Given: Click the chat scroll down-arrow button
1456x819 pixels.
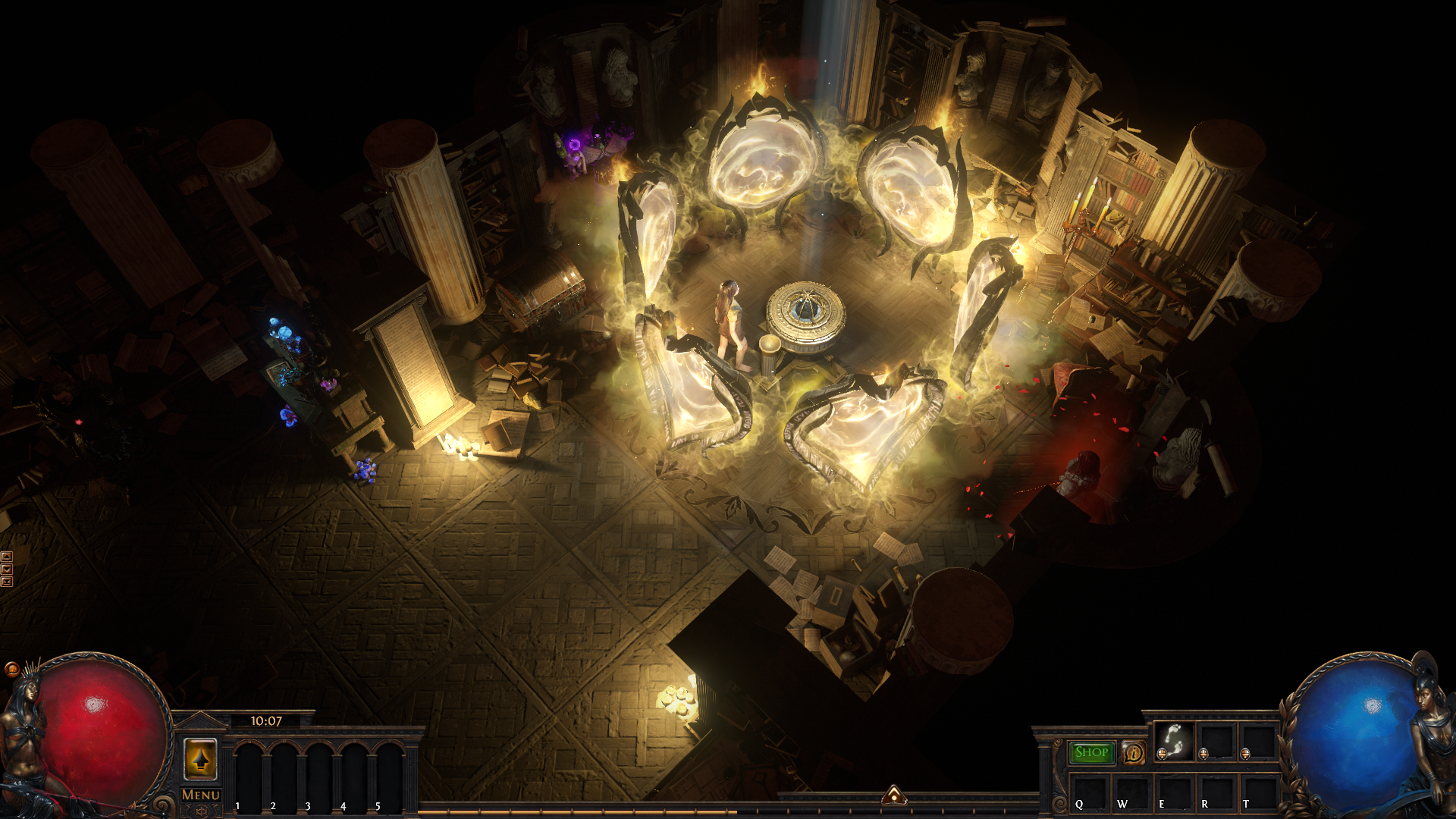Looking at the screenshot, I should pos(7,569).
